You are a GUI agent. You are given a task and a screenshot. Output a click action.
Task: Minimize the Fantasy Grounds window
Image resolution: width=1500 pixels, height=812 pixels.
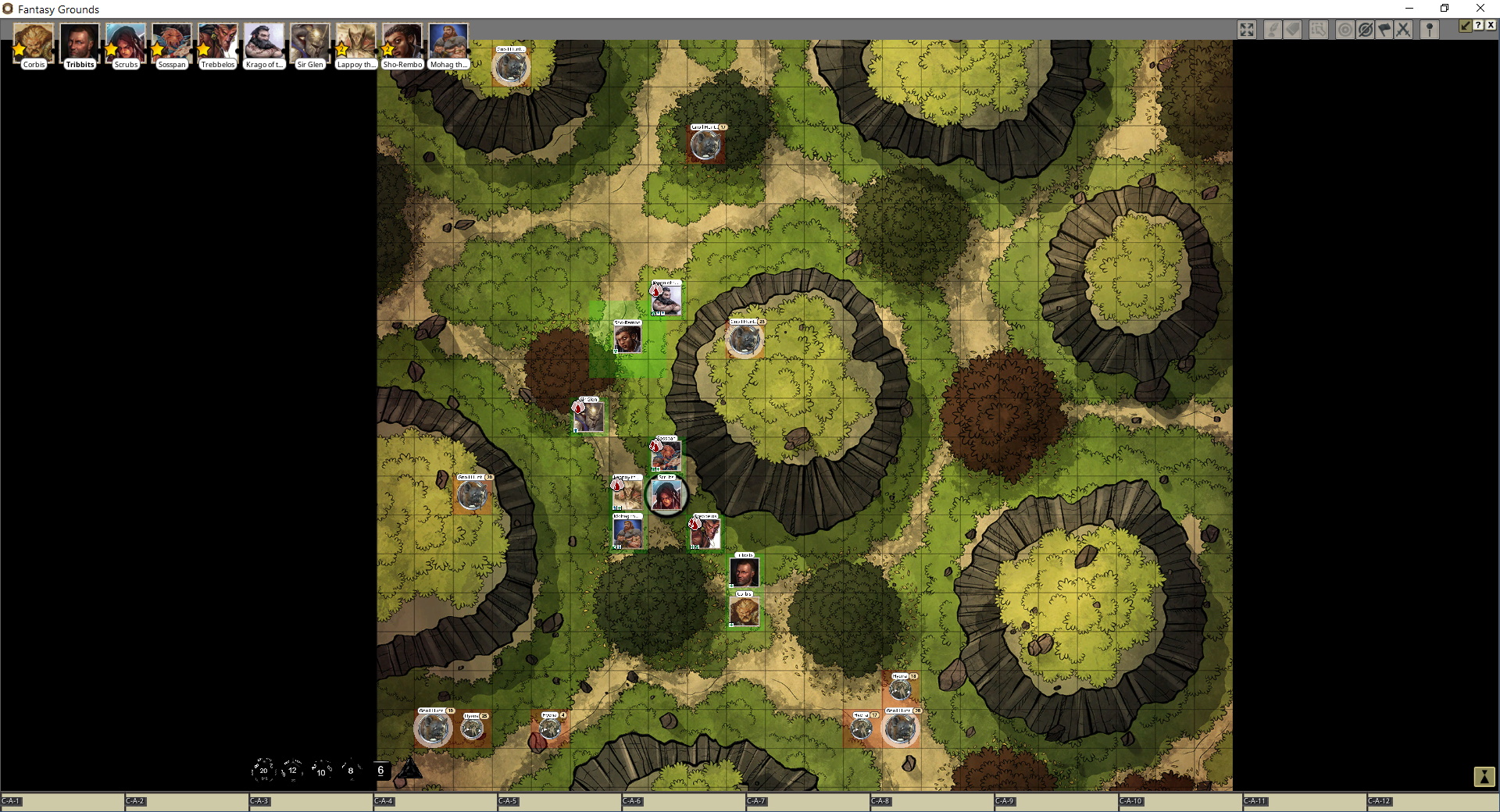pos(1409,9)
